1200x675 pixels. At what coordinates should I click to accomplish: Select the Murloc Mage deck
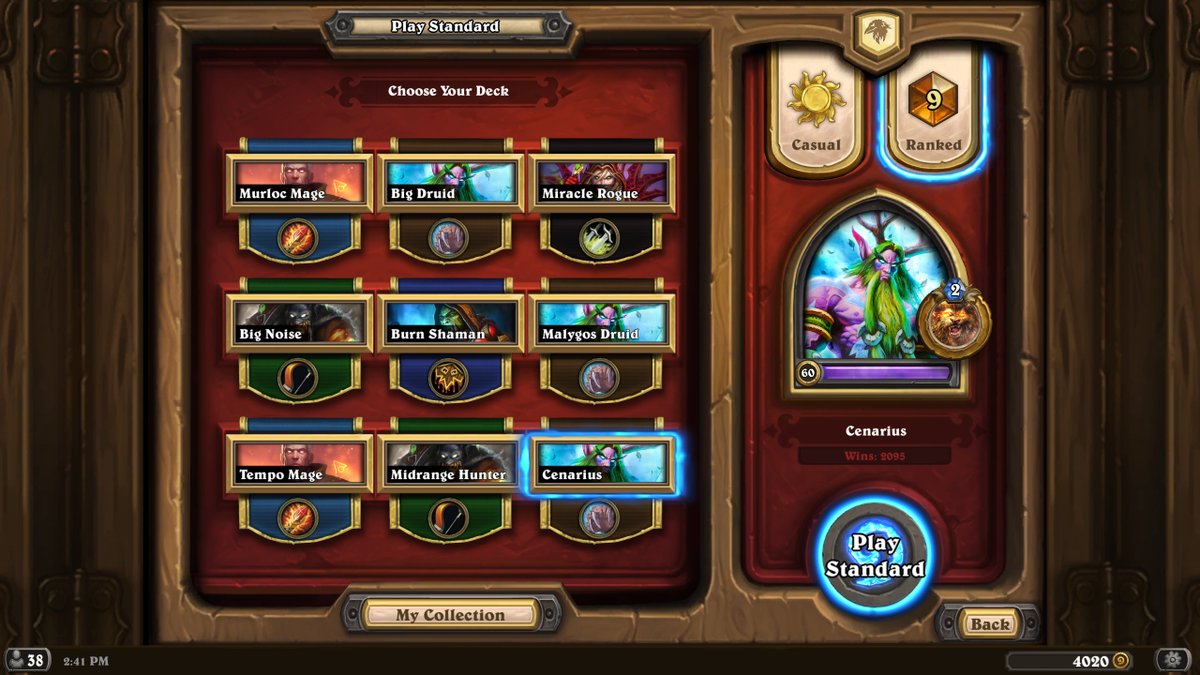coord(299,183)
